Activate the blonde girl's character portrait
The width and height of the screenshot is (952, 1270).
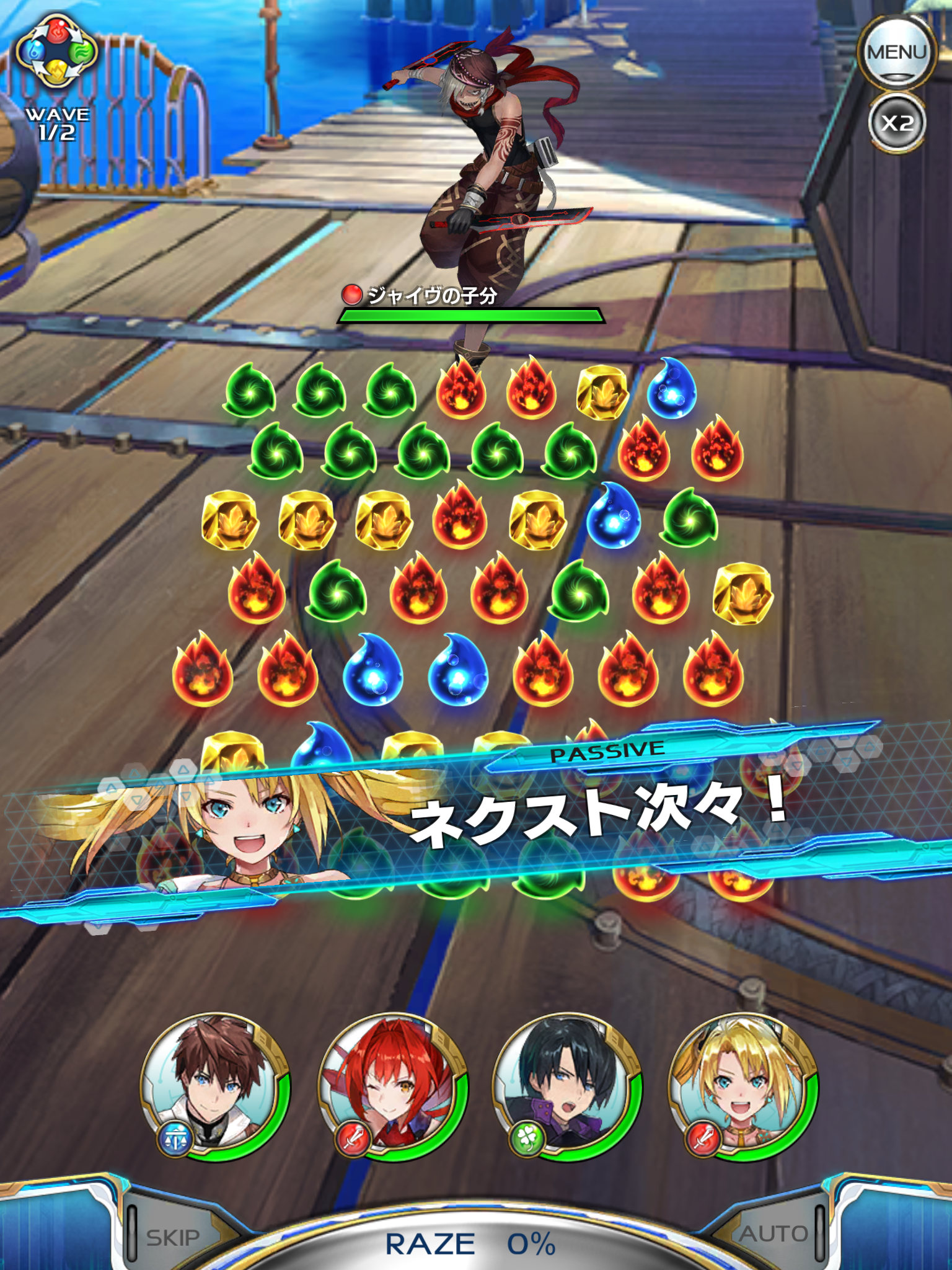(x=743, y=1087)
